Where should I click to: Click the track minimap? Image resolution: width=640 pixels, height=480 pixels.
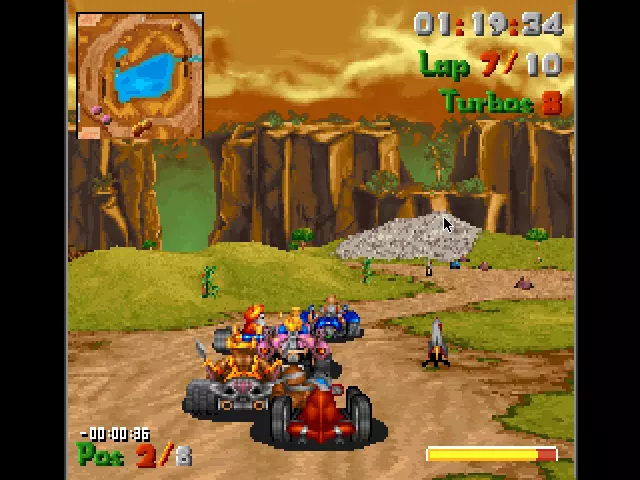click(x=140, y=76)
